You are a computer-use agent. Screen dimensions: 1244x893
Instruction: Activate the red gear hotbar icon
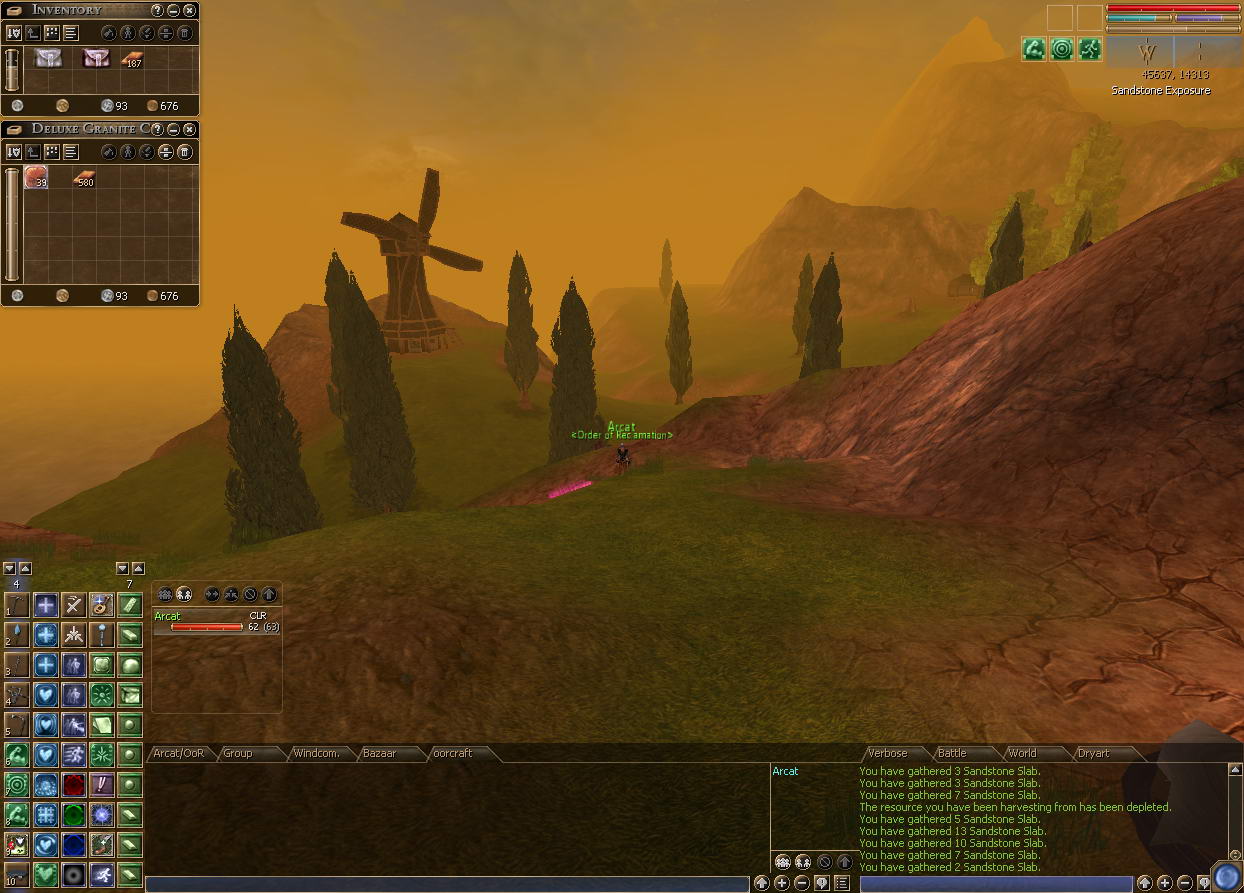tap(74, 785)
